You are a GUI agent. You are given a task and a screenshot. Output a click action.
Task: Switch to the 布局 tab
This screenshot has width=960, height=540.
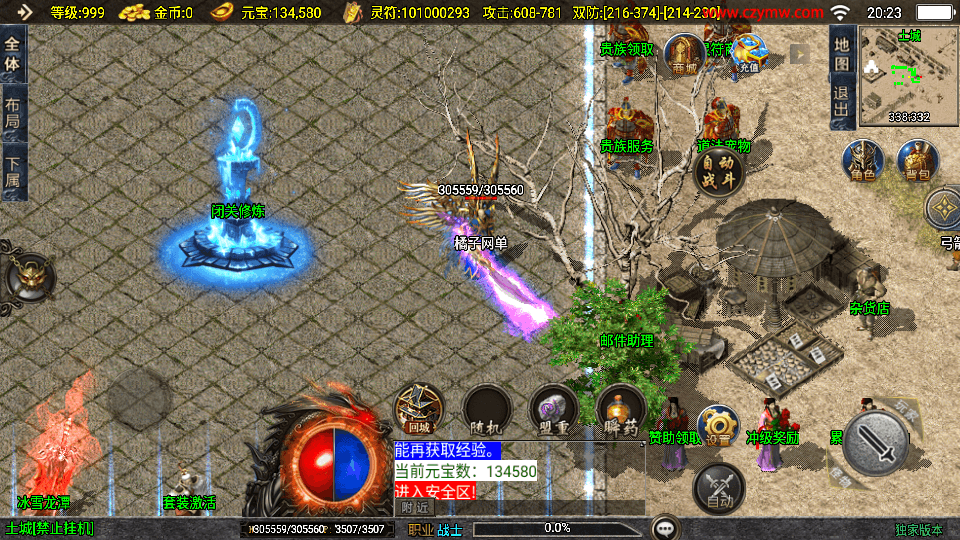point(12,113)
